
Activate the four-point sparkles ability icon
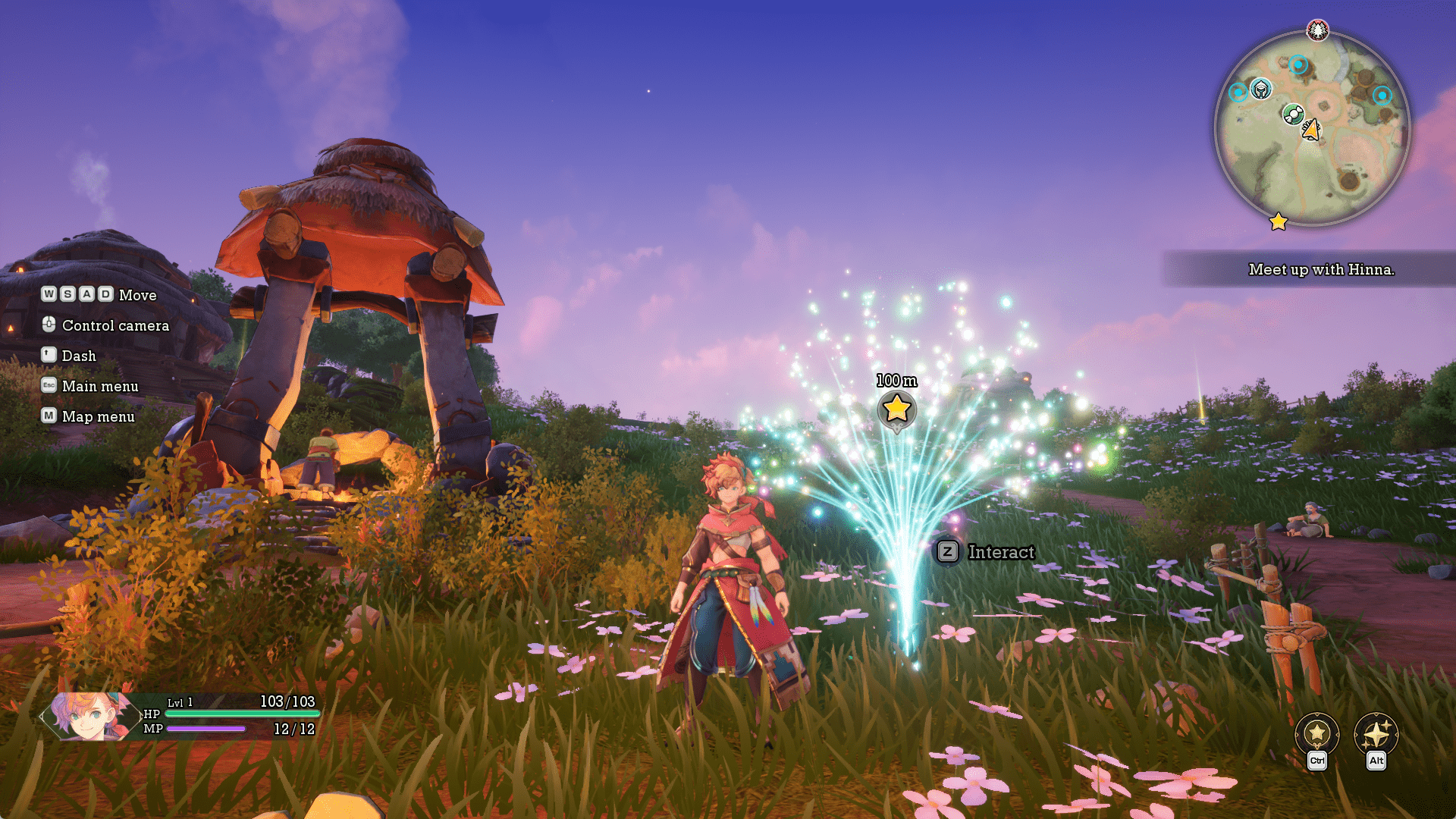click(1376, 733)
